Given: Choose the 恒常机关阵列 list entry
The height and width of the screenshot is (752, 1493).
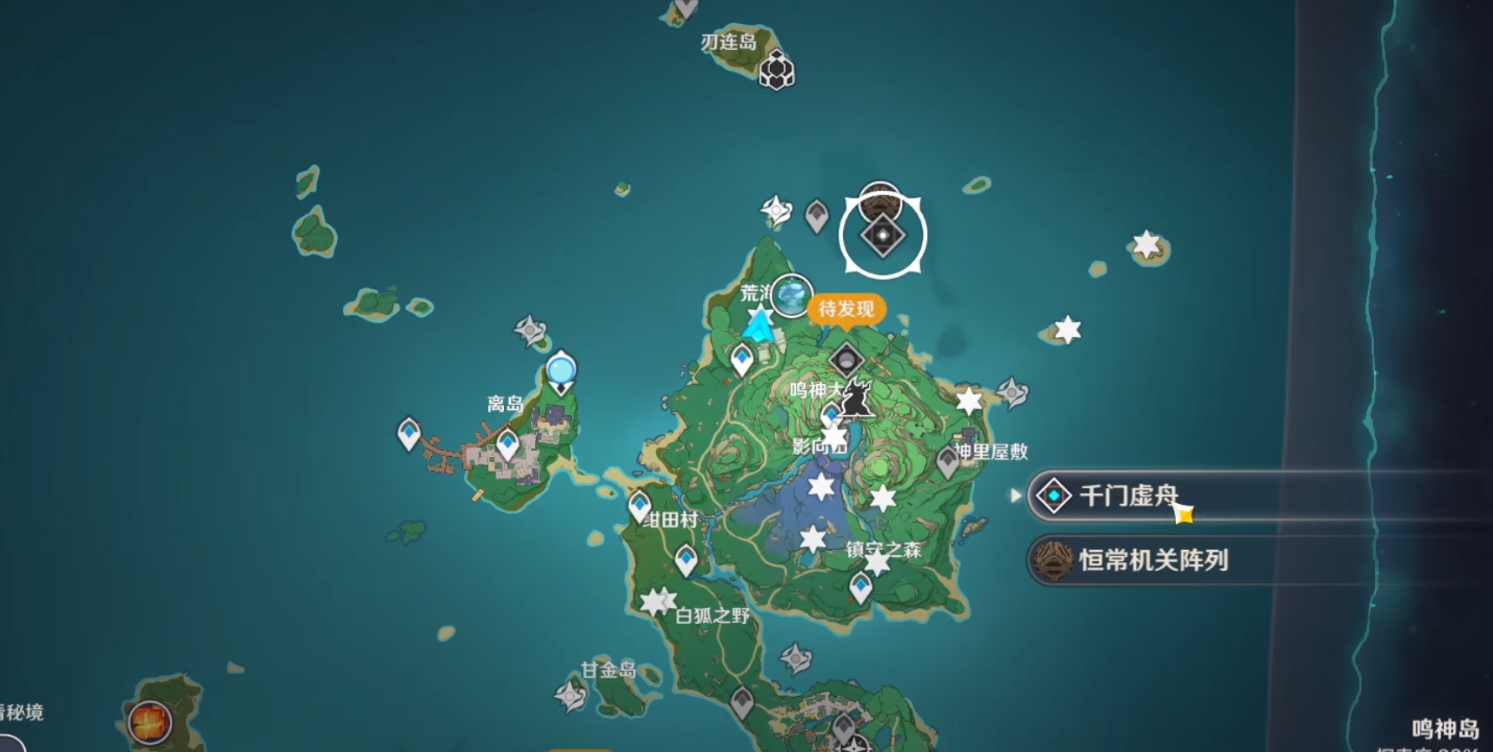Looking at the screenshot, I should pos(1152,560).
